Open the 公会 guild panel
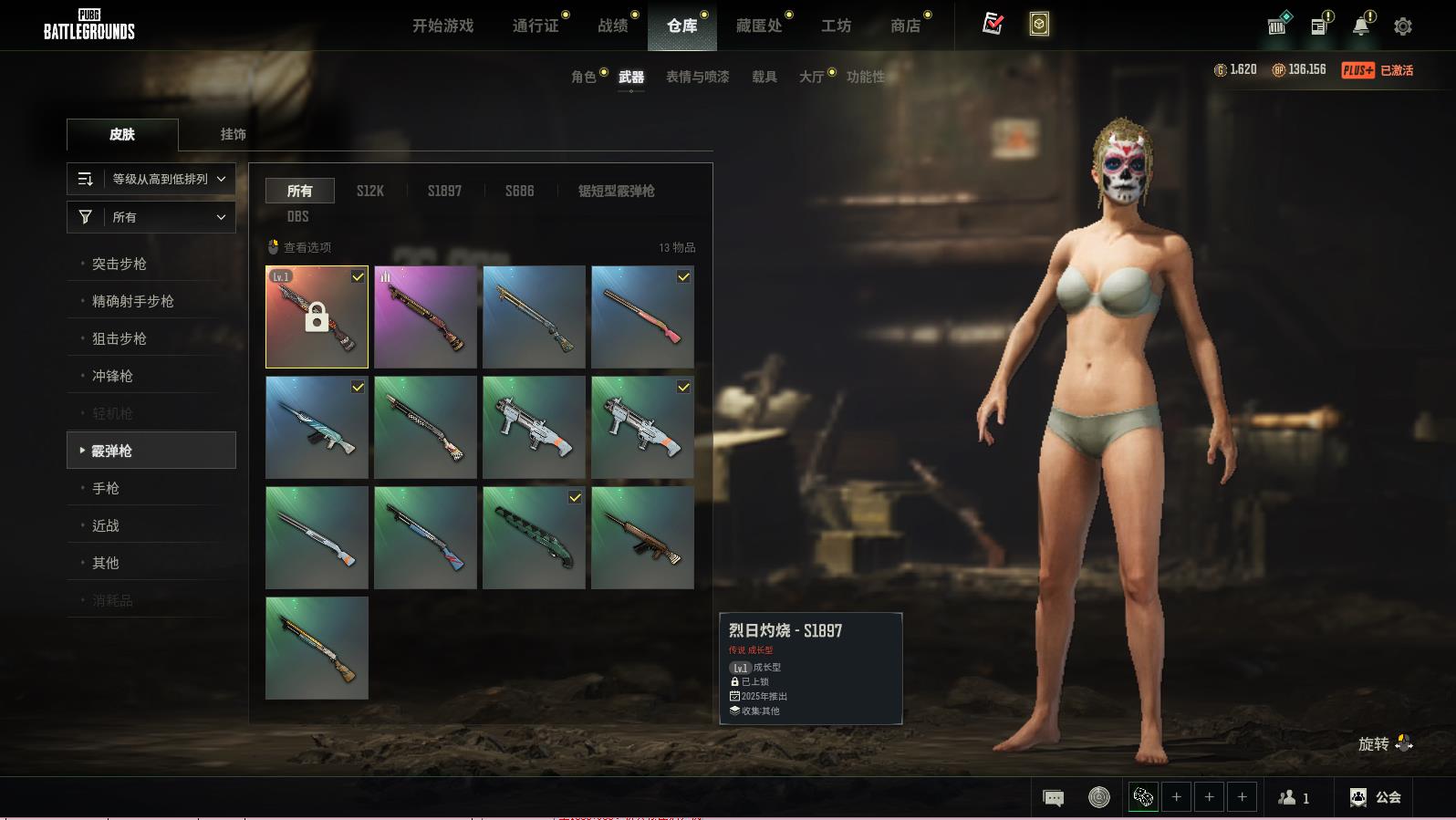Viewport: 1456px width, 820px height. point(1376,797)
